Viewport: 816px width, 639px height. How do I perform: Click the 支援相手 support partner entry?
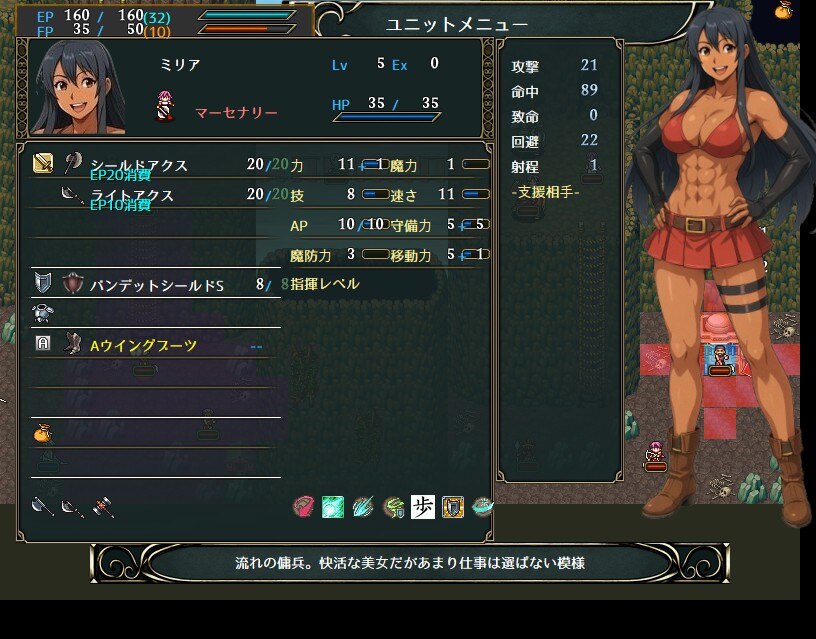pyautogui.click(x=545, y=191)
